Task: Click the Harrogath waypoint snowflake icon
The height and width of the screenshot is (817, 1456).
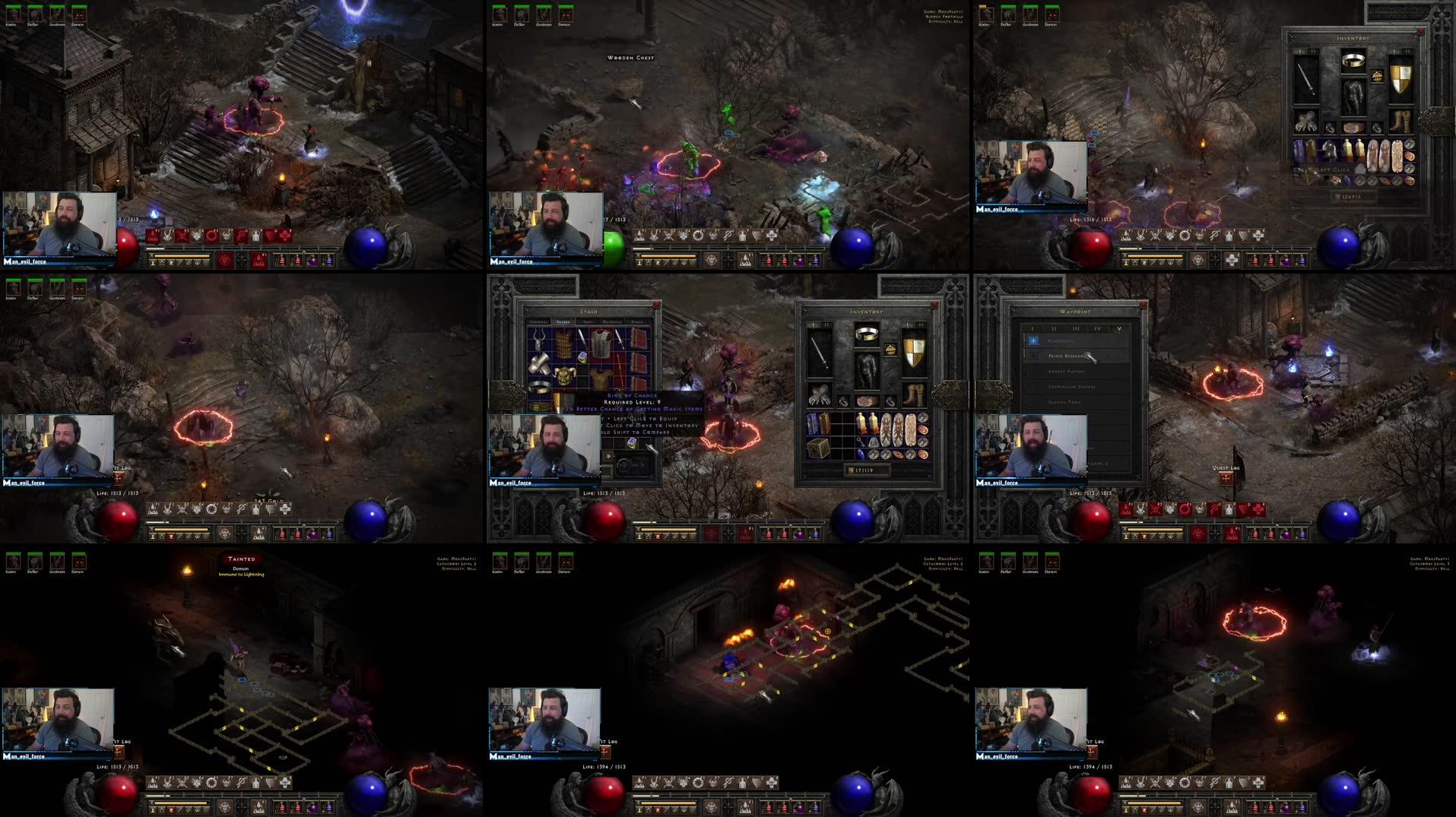Action: (x=1033, y=340)
